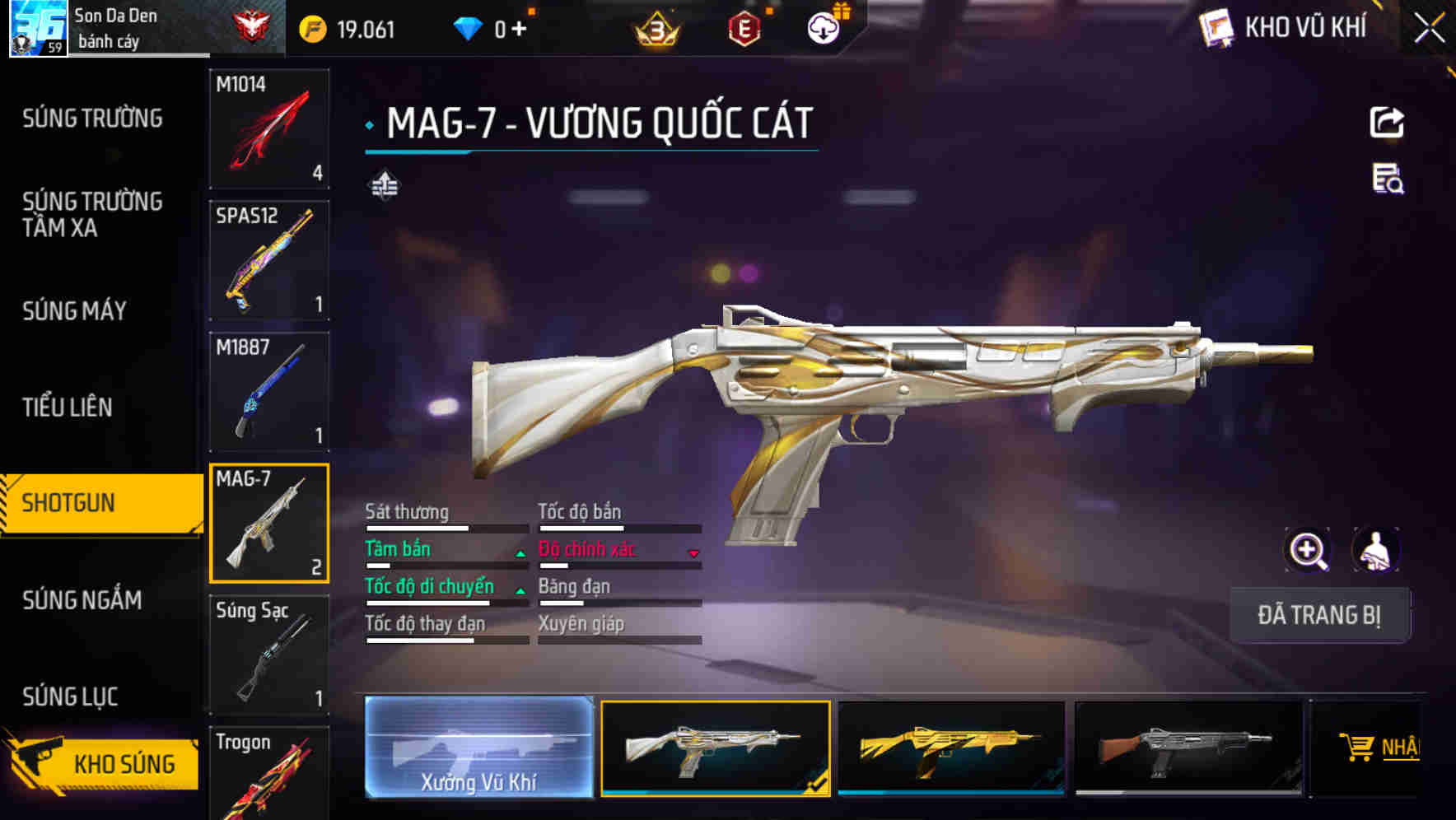
Task: Open the Súng Ngắm category
Action: (82, 599)
